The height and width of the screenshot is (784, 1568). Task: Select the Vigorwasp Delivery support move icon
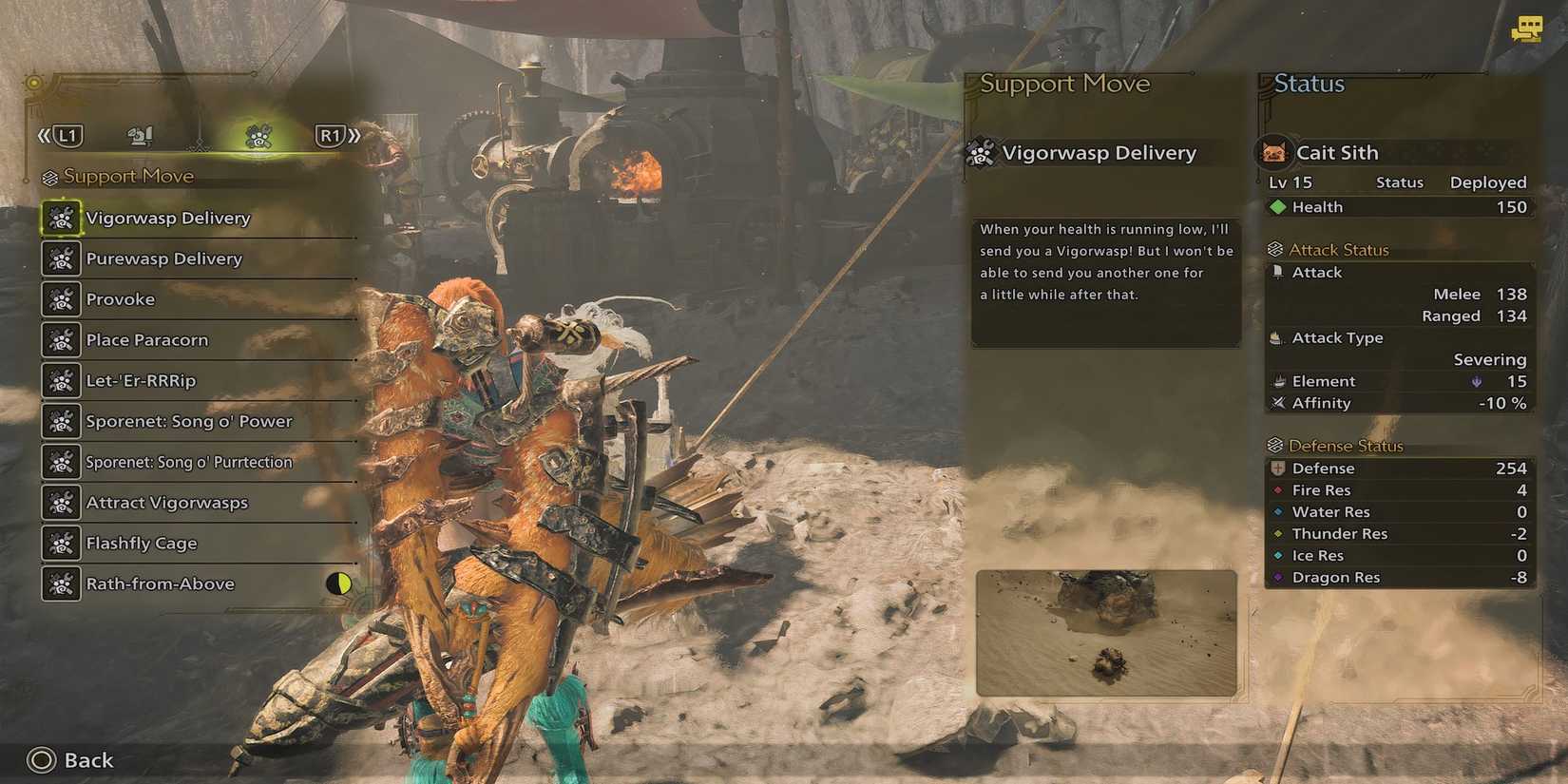coord(61,218)
